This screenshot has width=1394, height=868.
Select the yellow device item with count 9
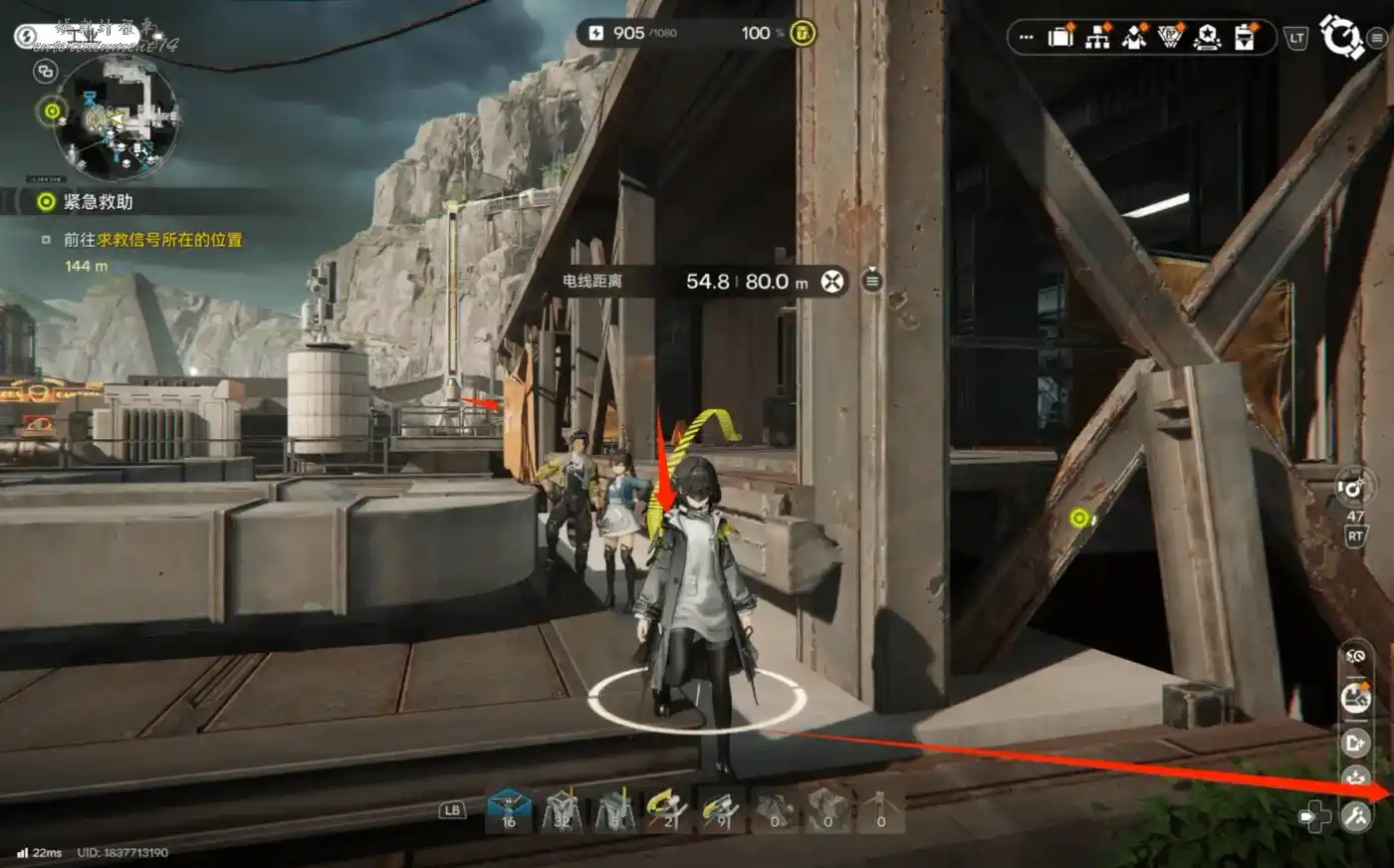[x=720, y=809]
